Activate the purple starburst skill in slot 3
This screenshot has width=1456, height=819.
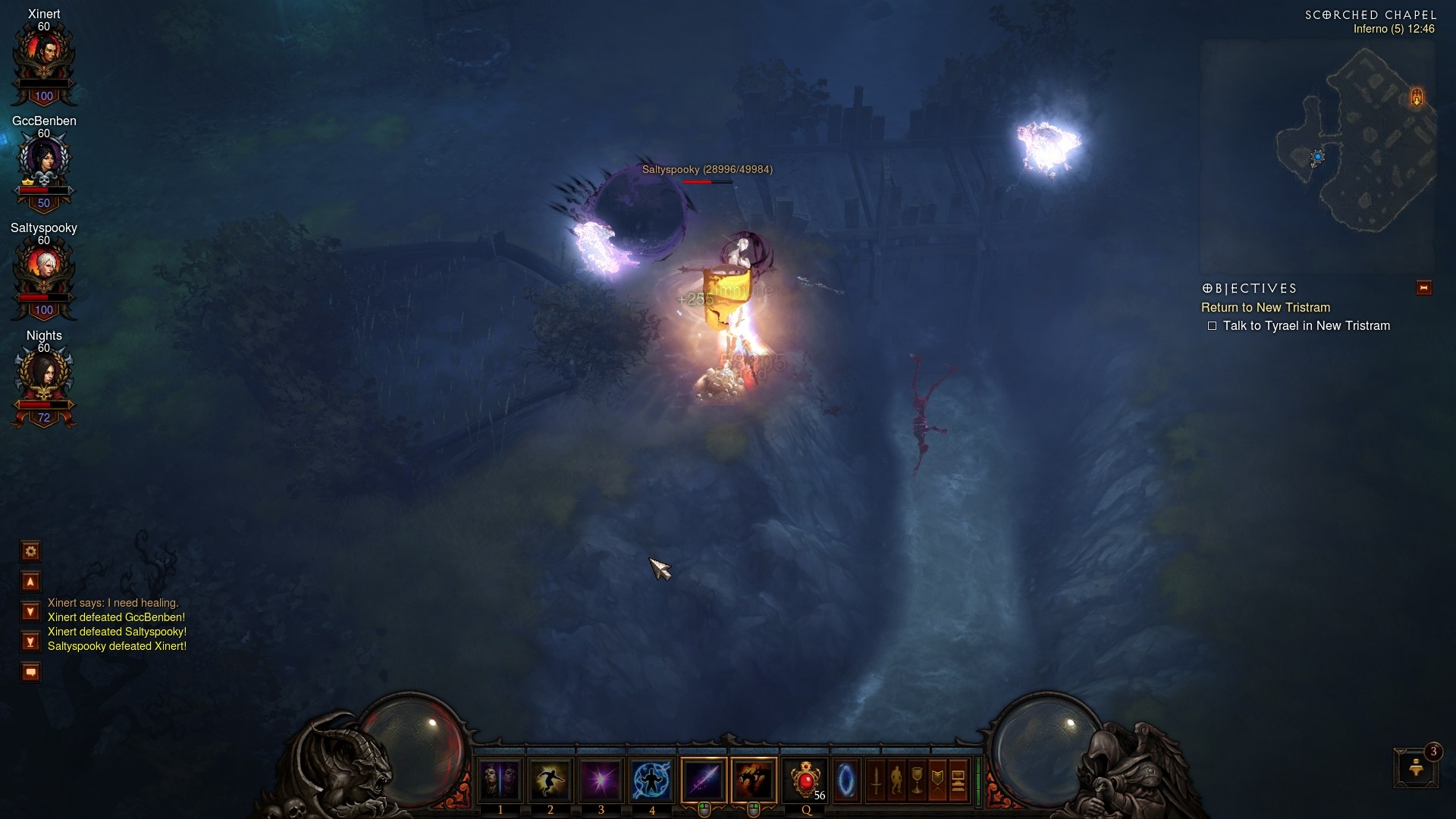pyautogui.click(x=601, y=780)
